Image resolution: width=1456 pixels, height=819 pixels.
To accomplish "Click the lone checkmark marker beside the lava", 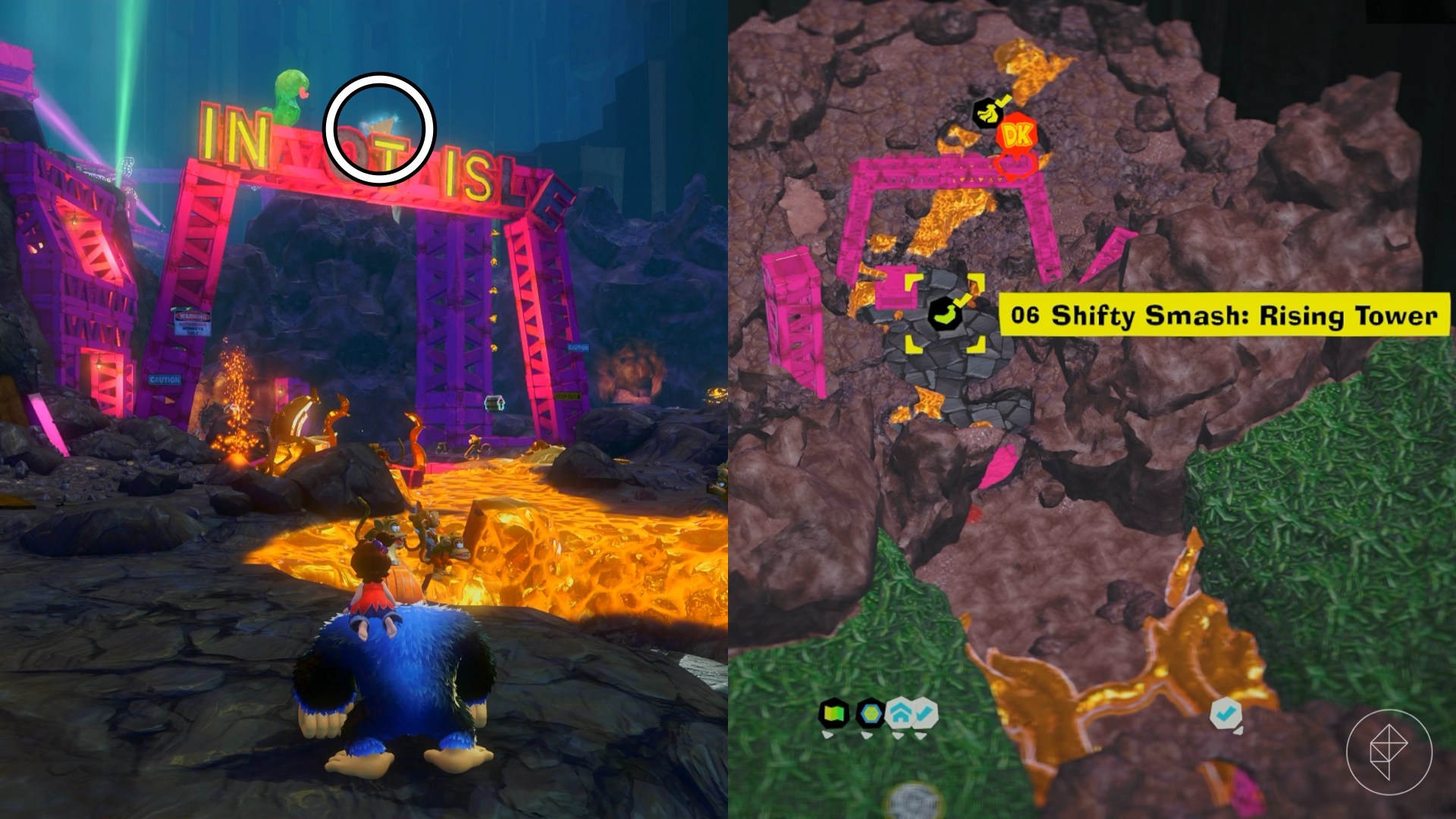I will [x=1225, y=714].
